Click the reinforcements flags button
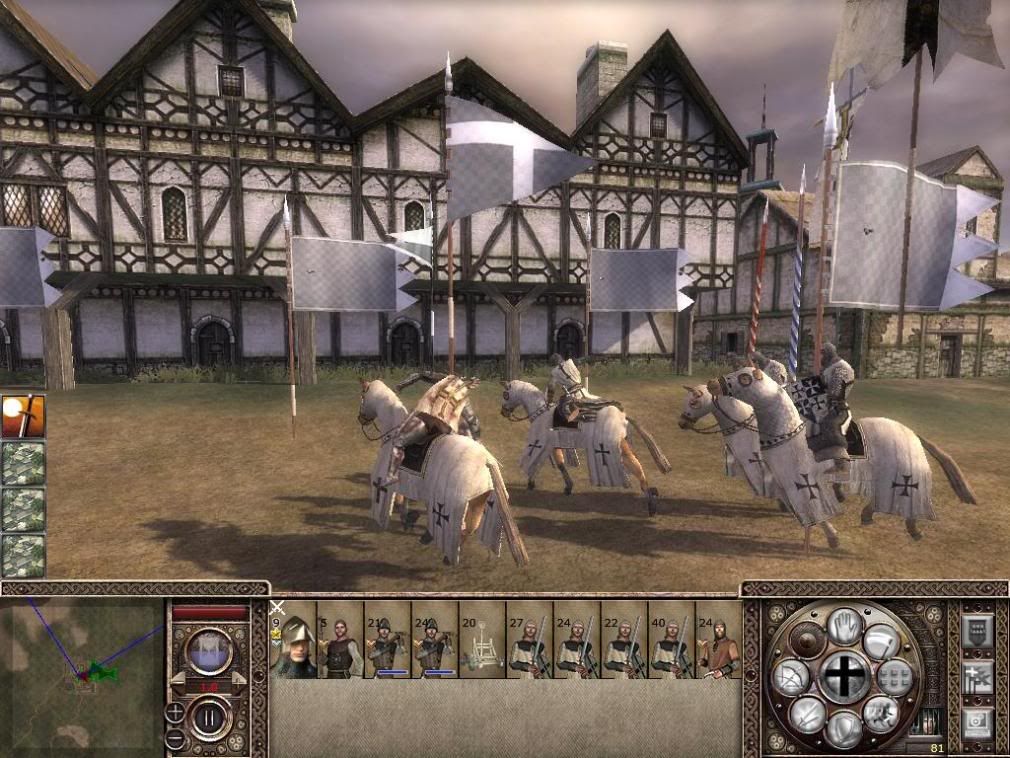 pyautogui.click(x=976, y=677)
